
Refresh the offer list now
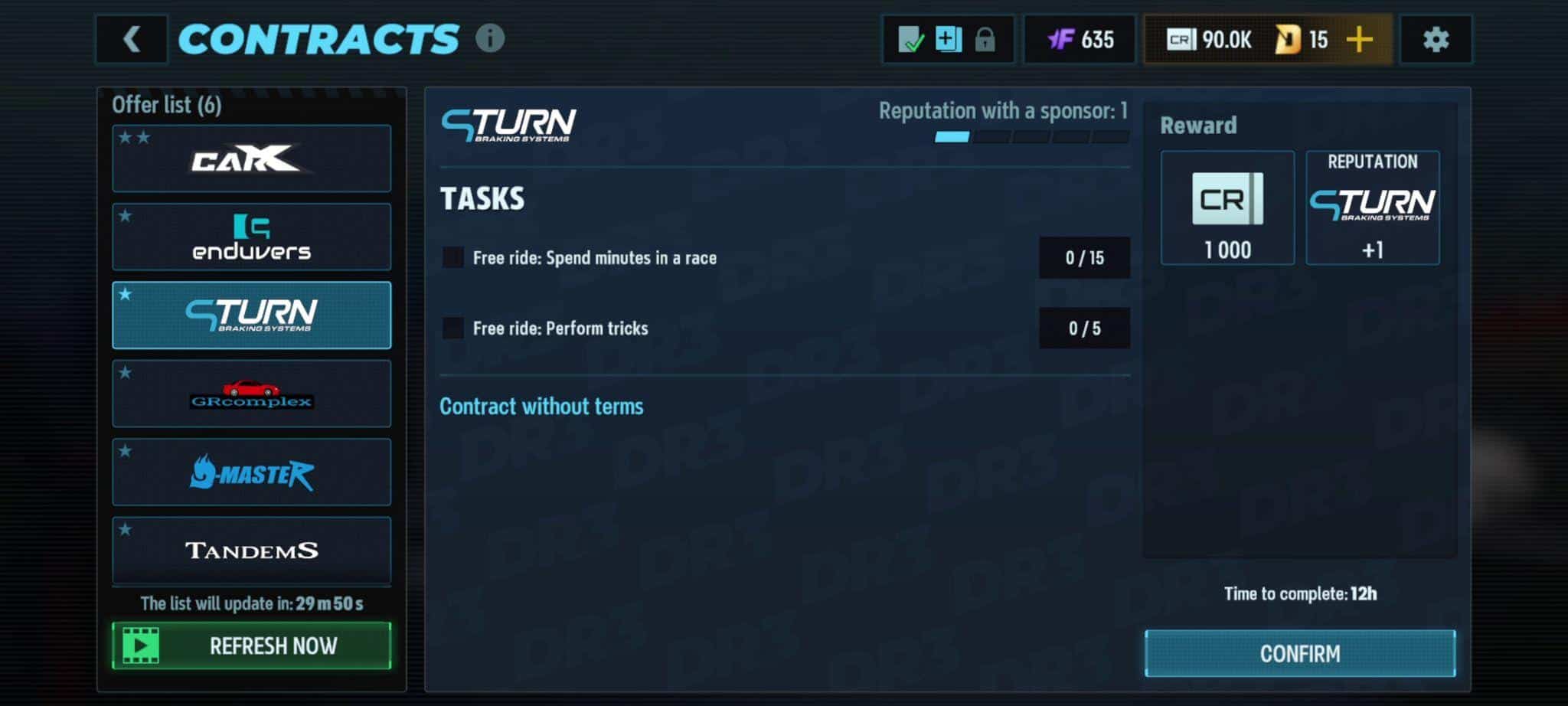point(251,646)
